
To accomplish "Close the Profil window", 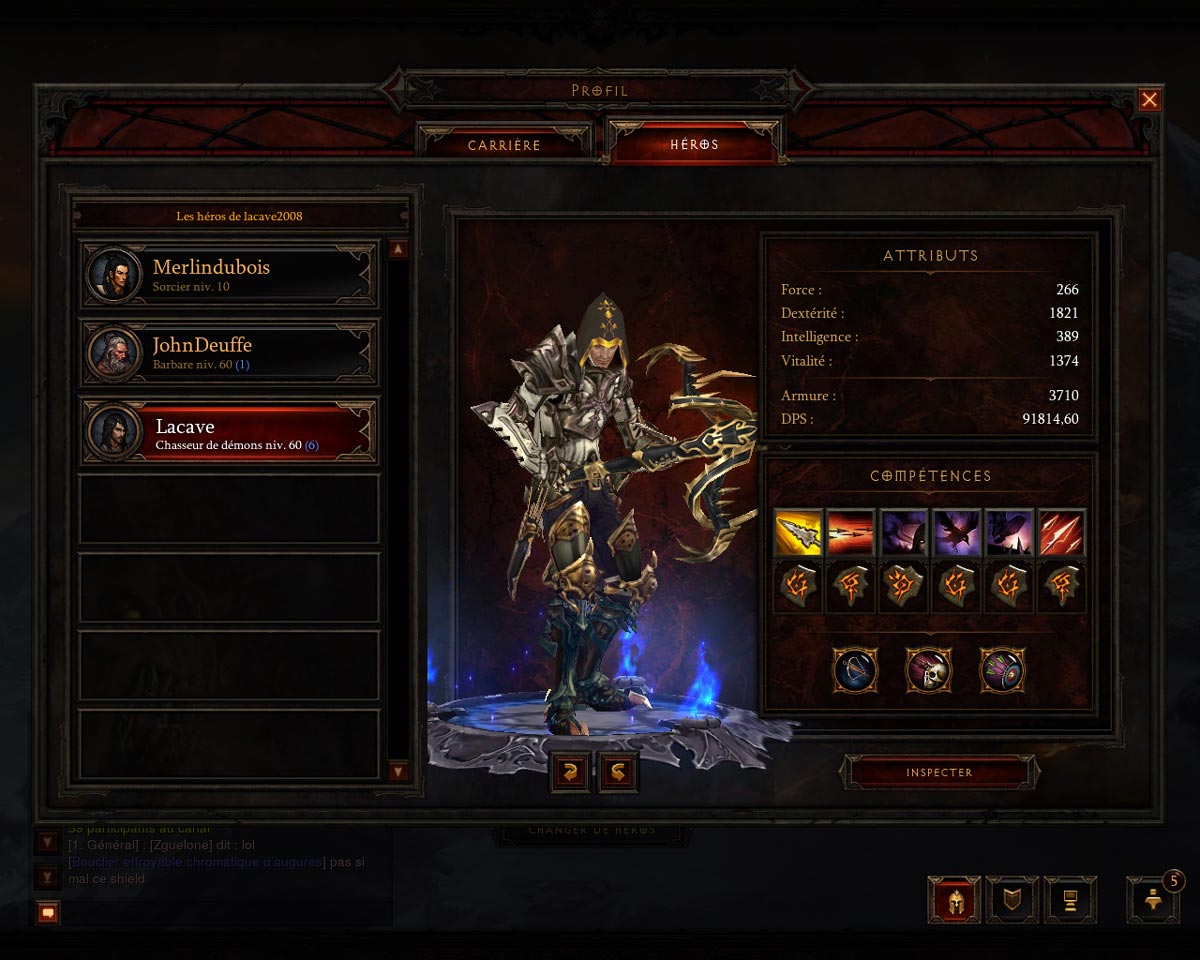I will (1149, 100).
